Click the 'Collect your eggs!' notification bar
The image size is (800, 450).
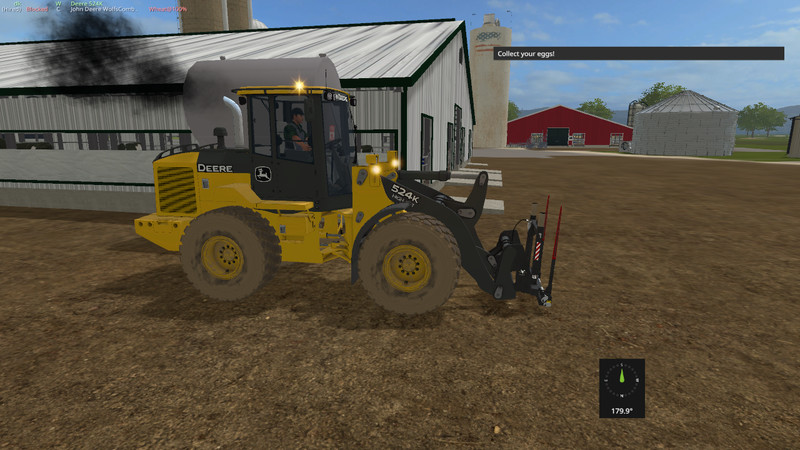point(628,53)
